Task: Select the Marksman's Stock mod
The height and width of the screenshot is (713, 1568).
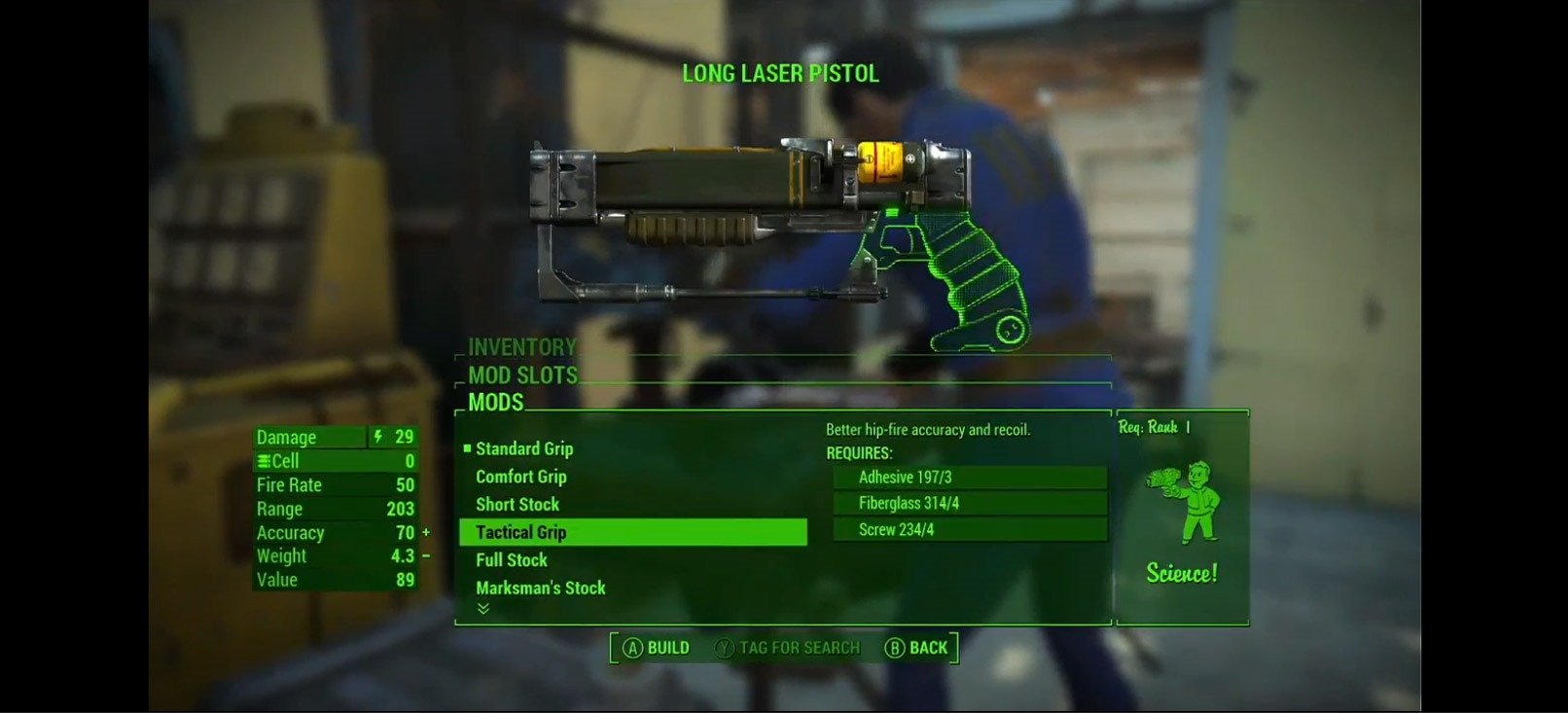Action: 541,588
